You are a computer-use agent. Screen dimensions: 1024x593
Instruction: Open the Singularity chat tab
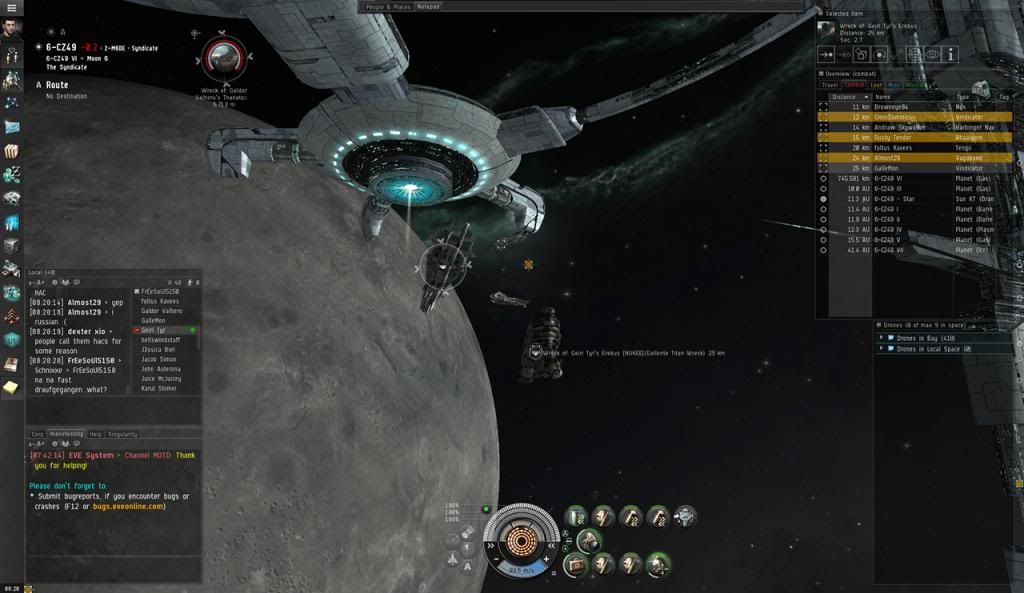click(123, 434)
